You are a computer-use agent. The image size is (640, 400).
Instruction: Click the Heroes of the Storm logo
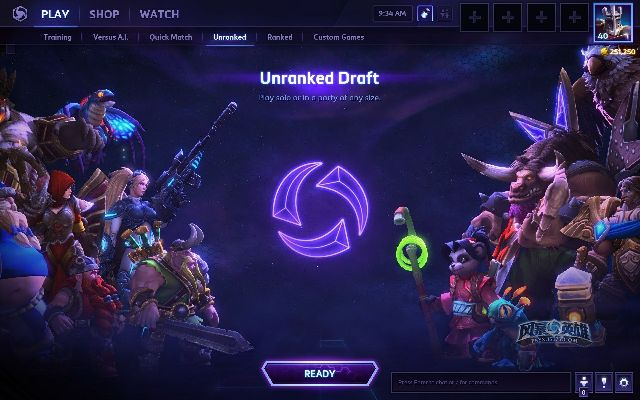tap(15, 14)
